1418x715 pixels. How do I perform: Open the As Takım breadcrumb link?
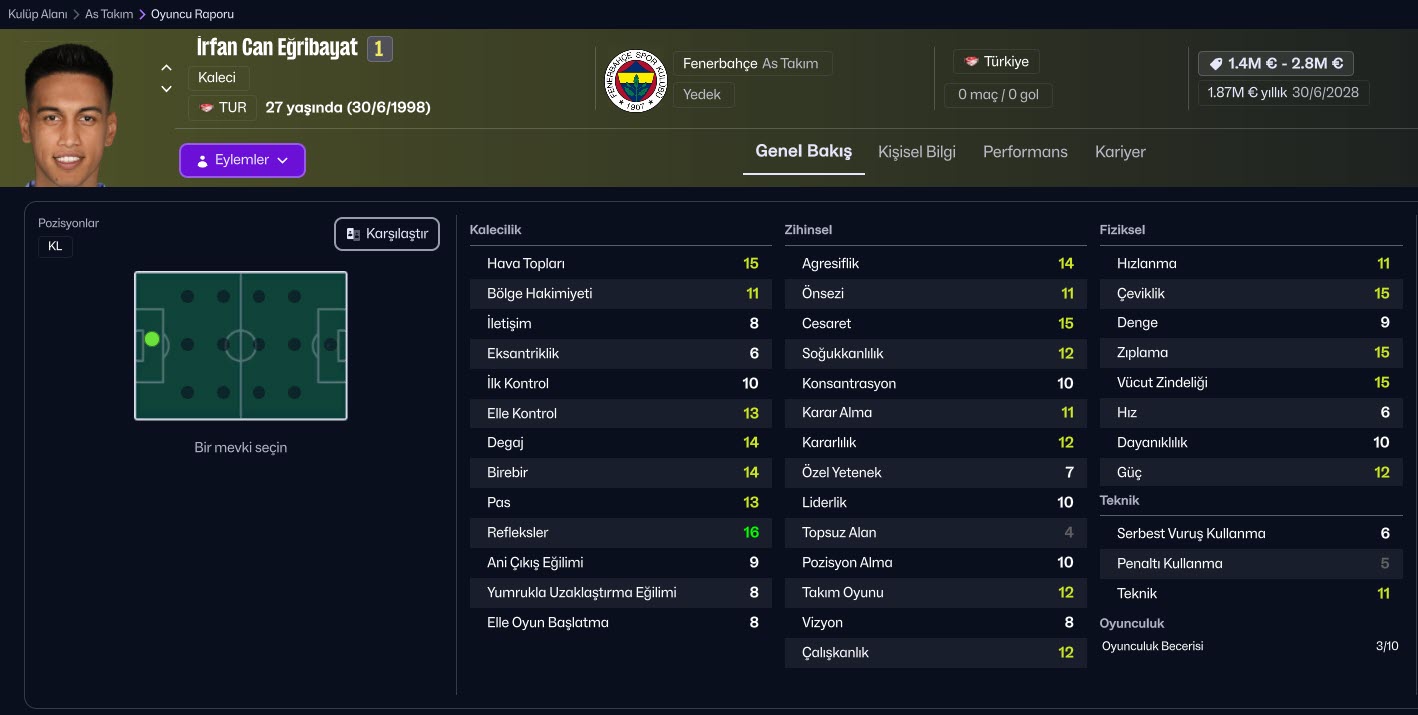coord(109,14)
